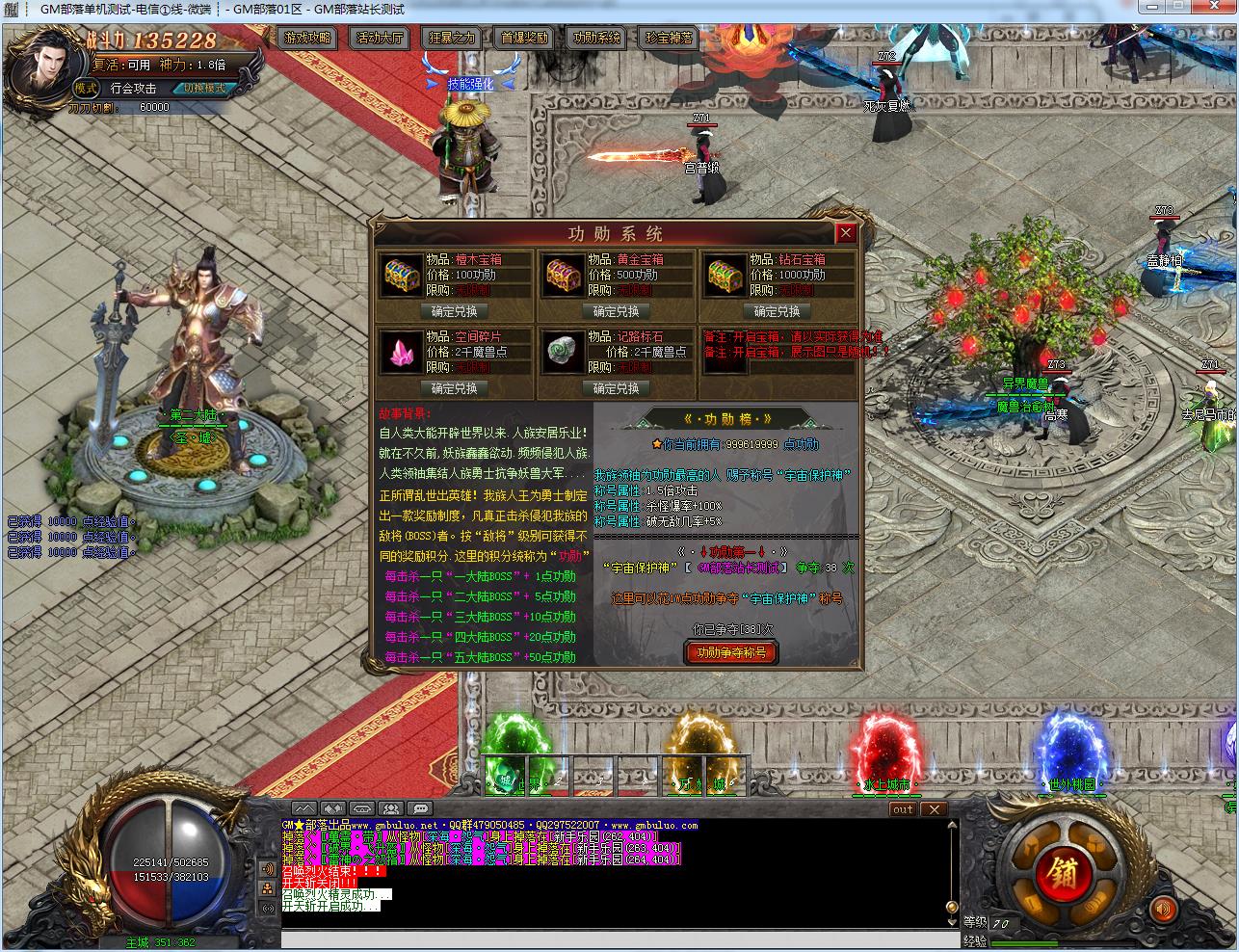Confirm exchange for 钻石宝箱

coord(778,311)
